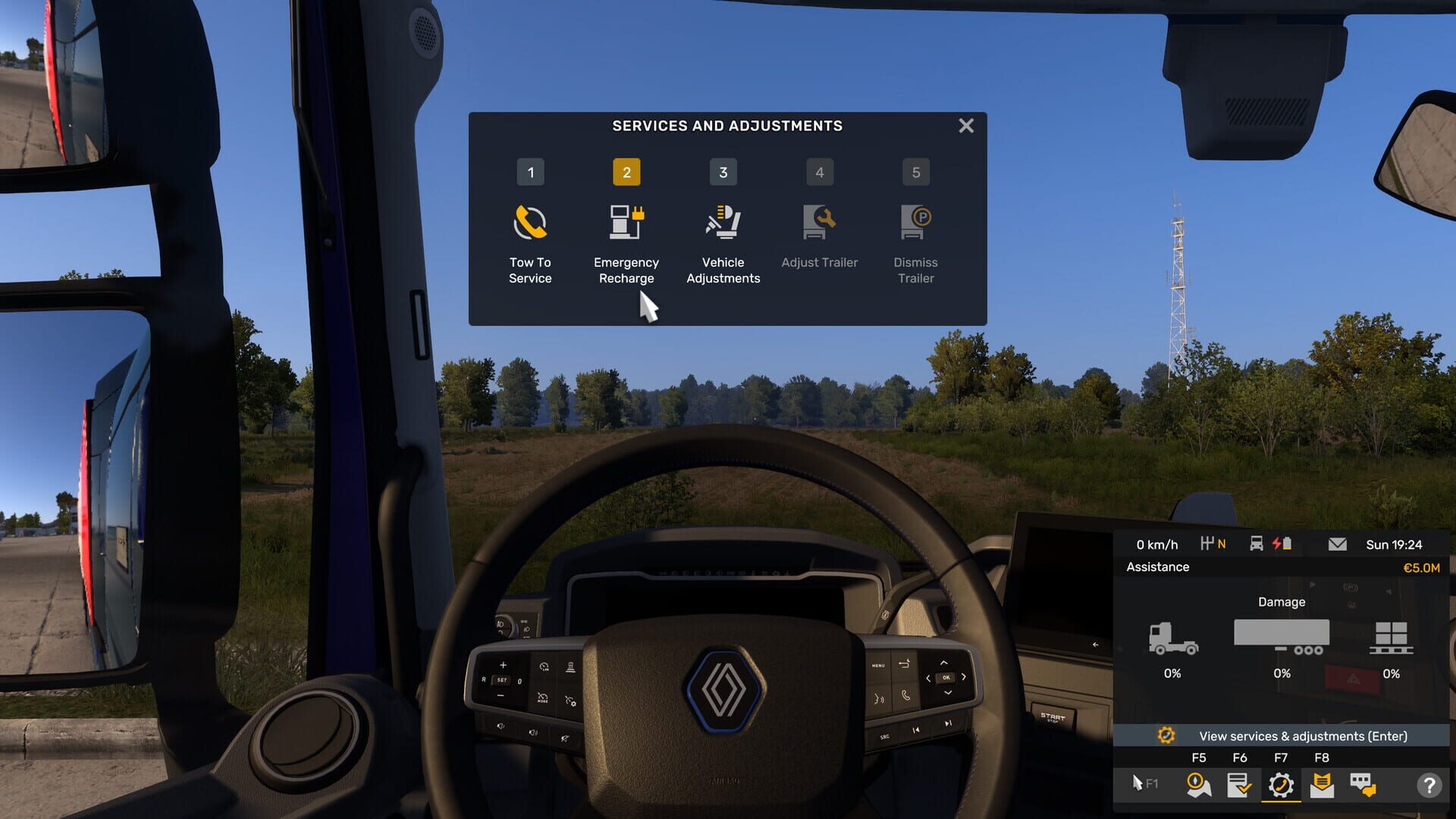Choose the Emergency Recharge charging station icon

(626, 221)
